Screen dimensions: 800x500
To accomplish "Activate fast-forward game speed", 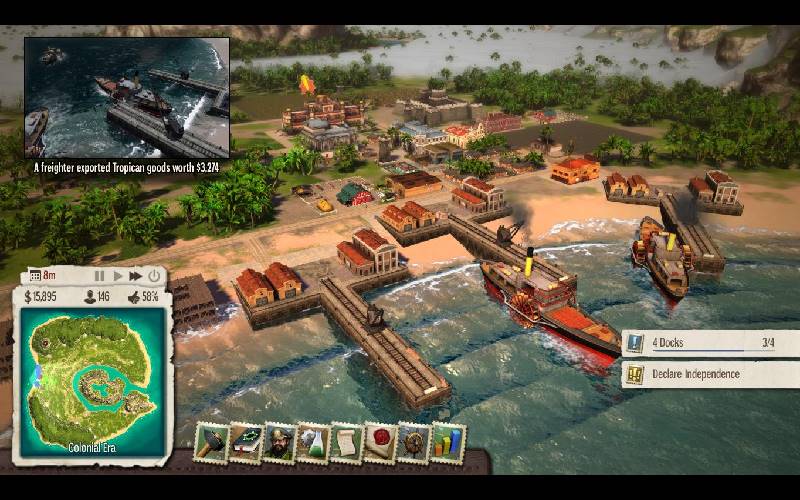I will click(135, 275).
